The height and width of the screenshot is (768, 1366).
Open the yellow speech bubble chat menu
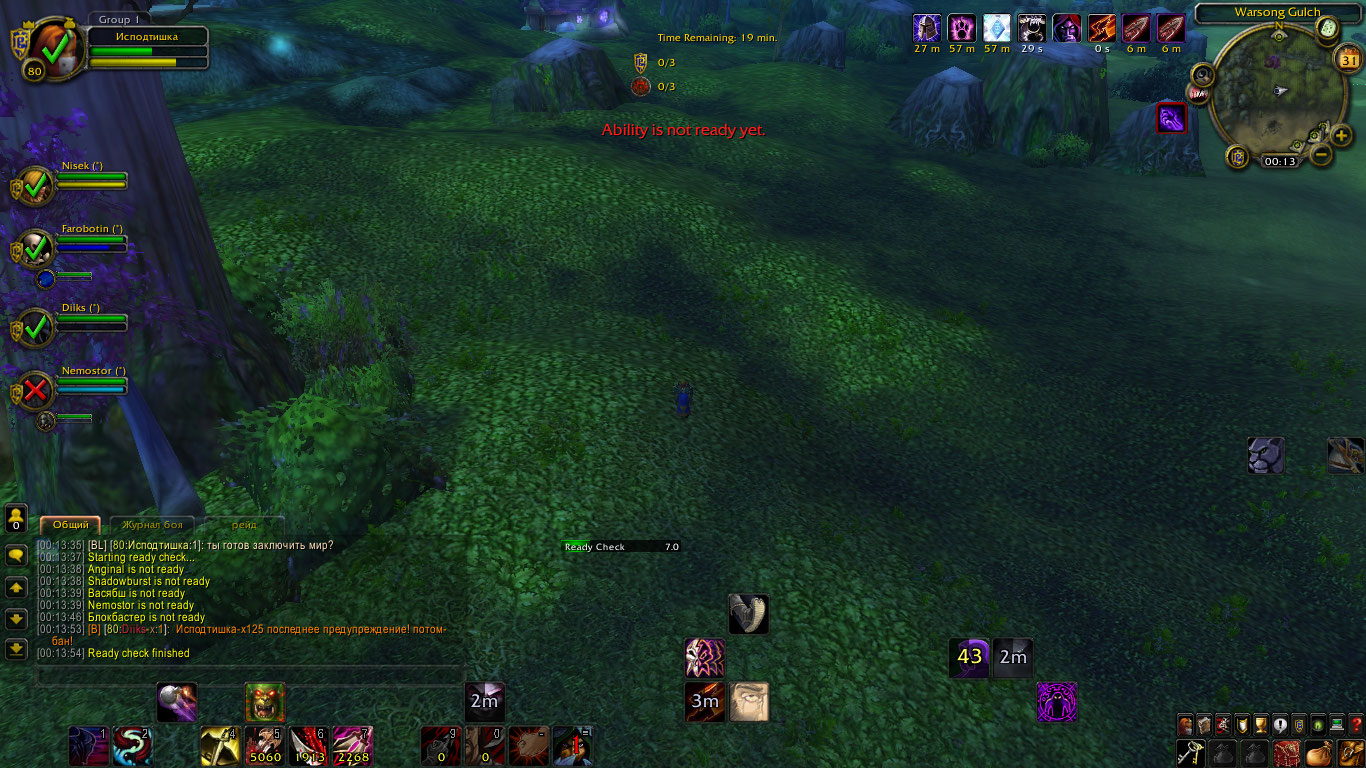coord(16,555)
